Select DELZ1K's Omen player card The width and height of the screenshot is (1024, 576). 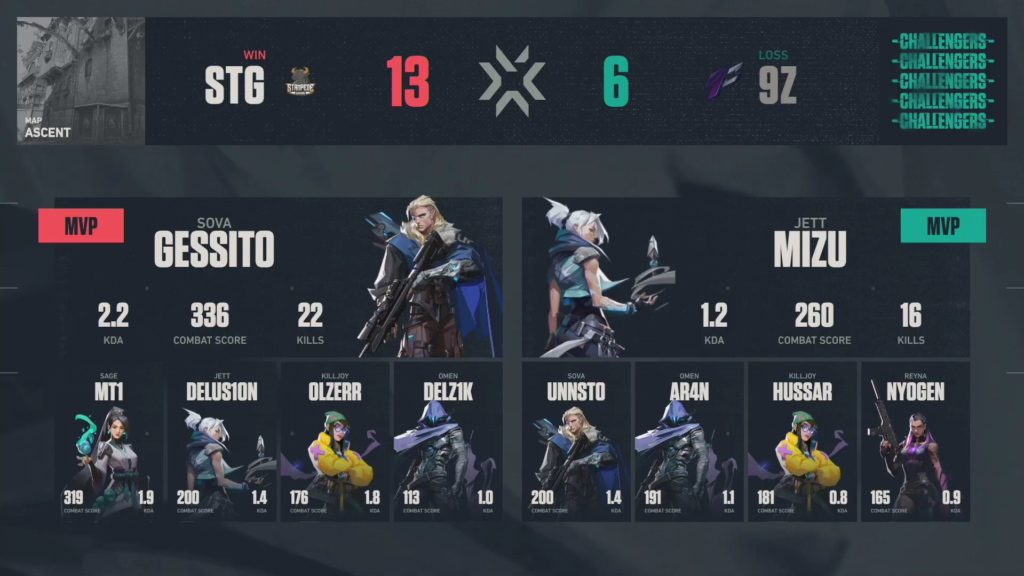point(447,441)
